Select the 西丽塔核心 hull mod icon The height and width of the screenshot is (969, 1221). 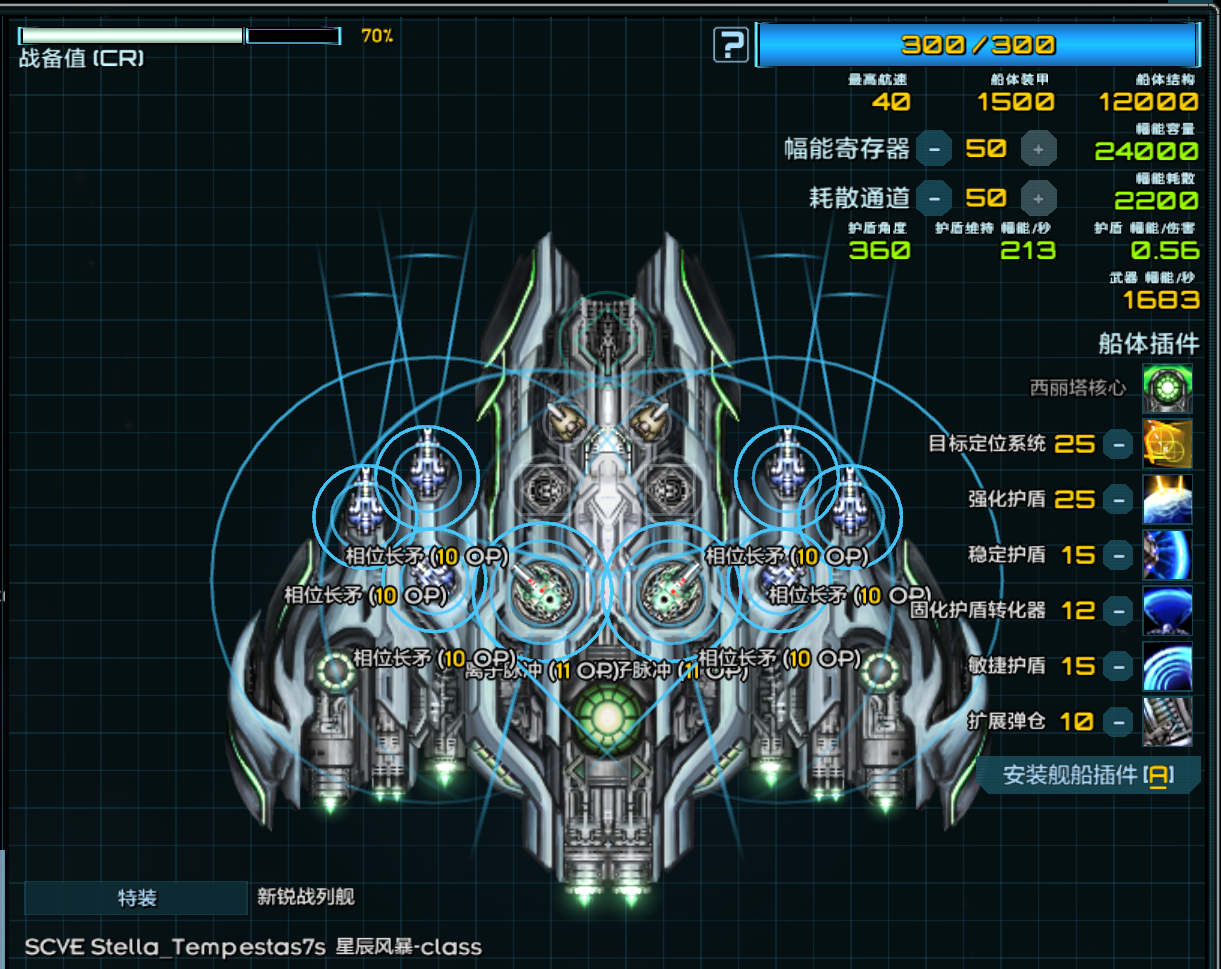[x=1167, y=388]
